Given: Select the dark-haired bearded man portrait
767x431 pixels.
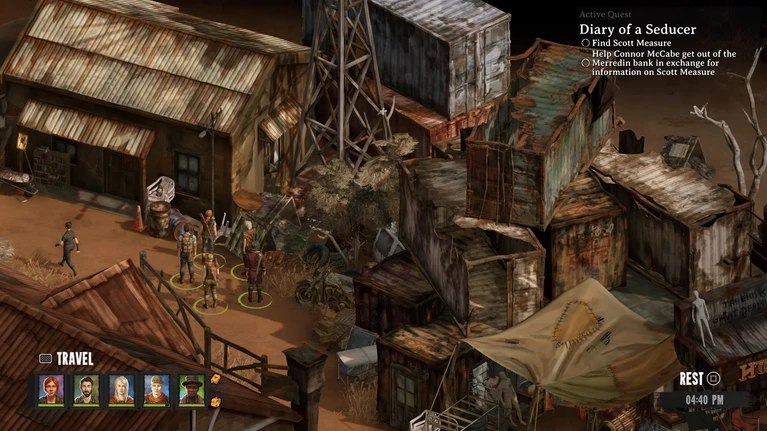Looking at the screenshot, I should coord(86,389).
